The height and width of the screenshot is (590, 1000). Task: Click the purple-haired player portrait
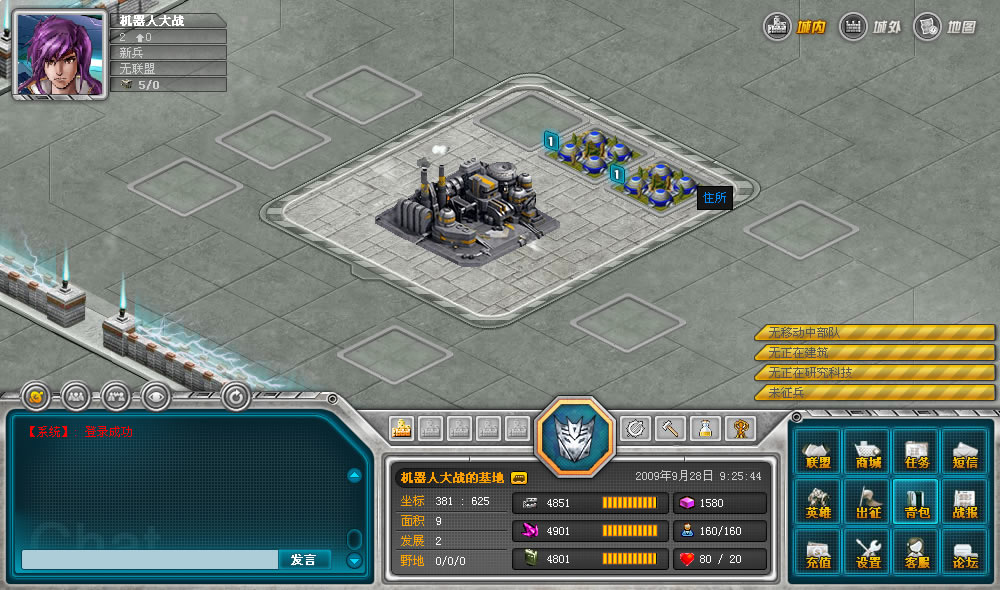(x=60, y=56)
